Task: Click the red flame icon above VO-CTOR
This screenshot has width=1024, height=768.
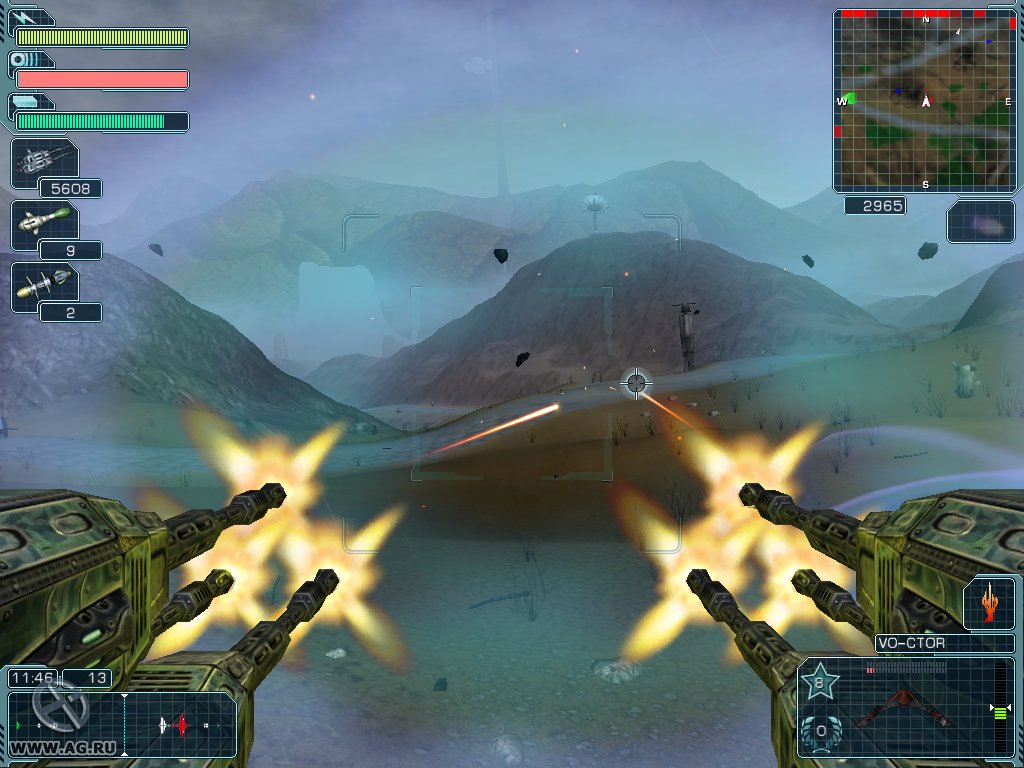Action: (988, 605)
